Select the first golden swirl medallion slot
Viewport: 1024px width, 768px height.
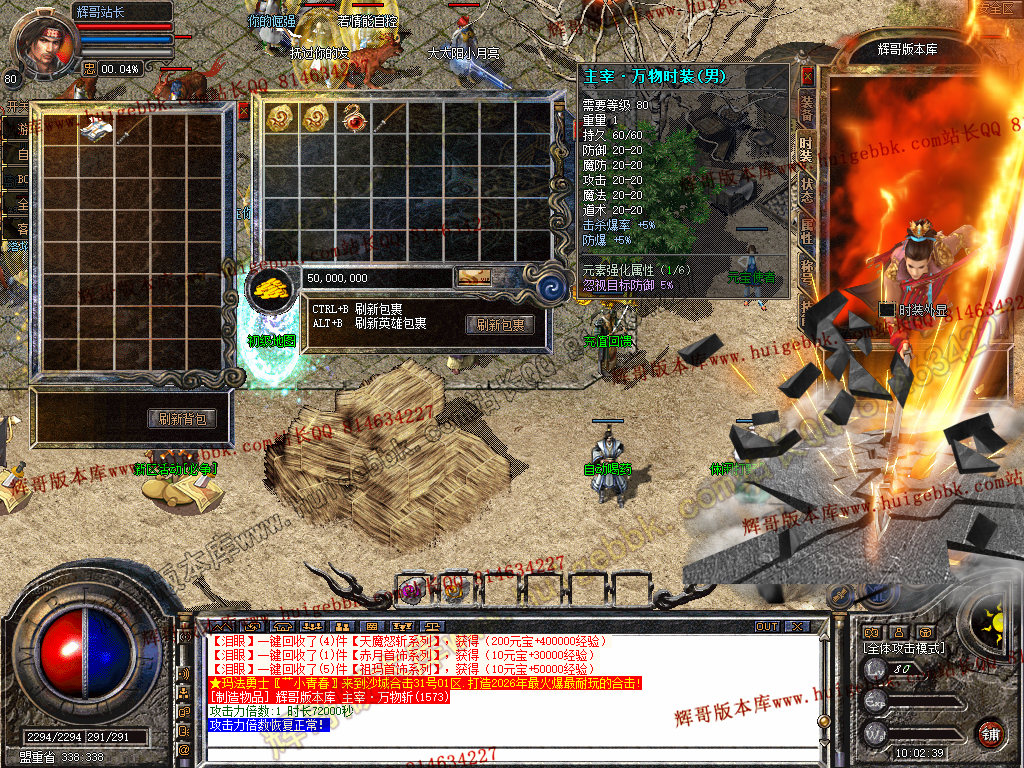(279, 118)
